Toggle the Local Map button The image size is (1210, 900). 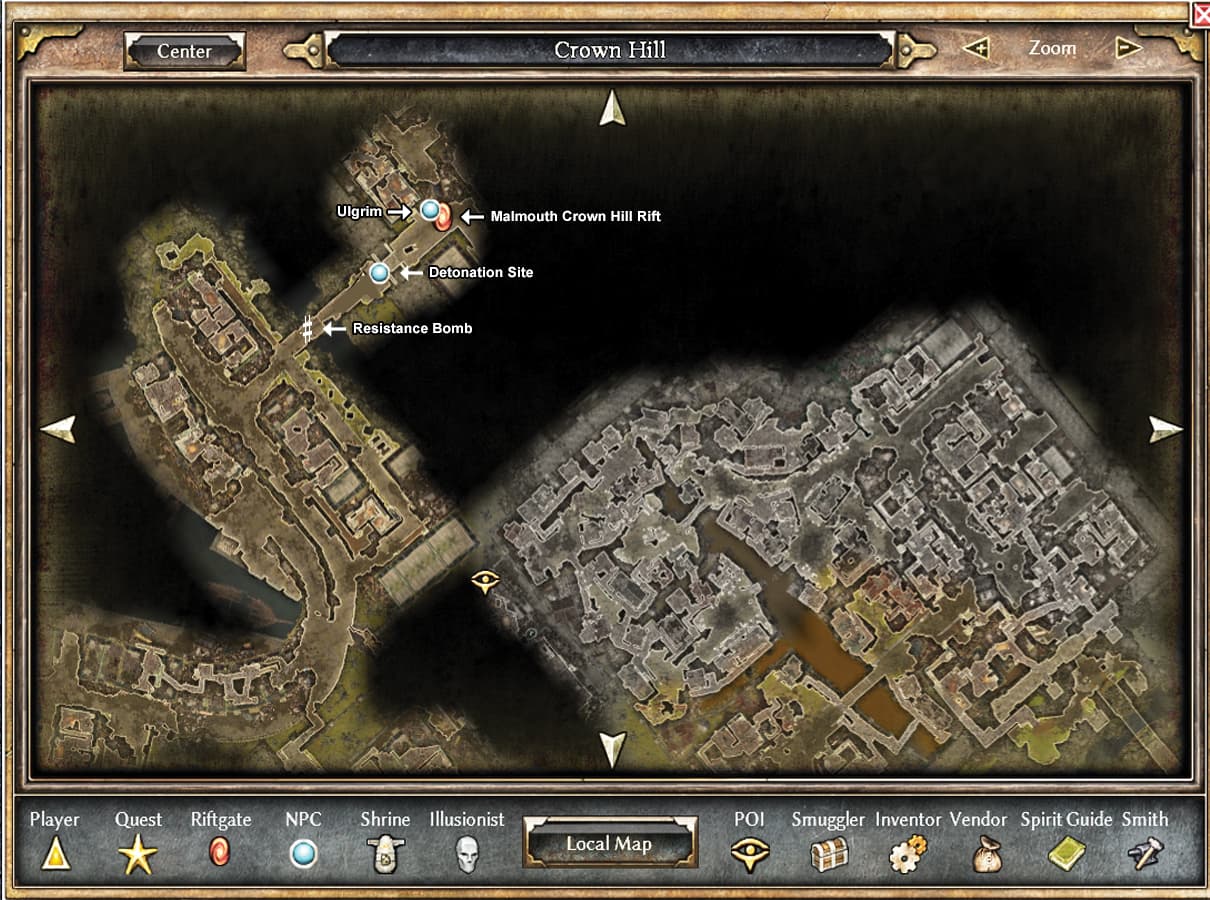point(609,844)
